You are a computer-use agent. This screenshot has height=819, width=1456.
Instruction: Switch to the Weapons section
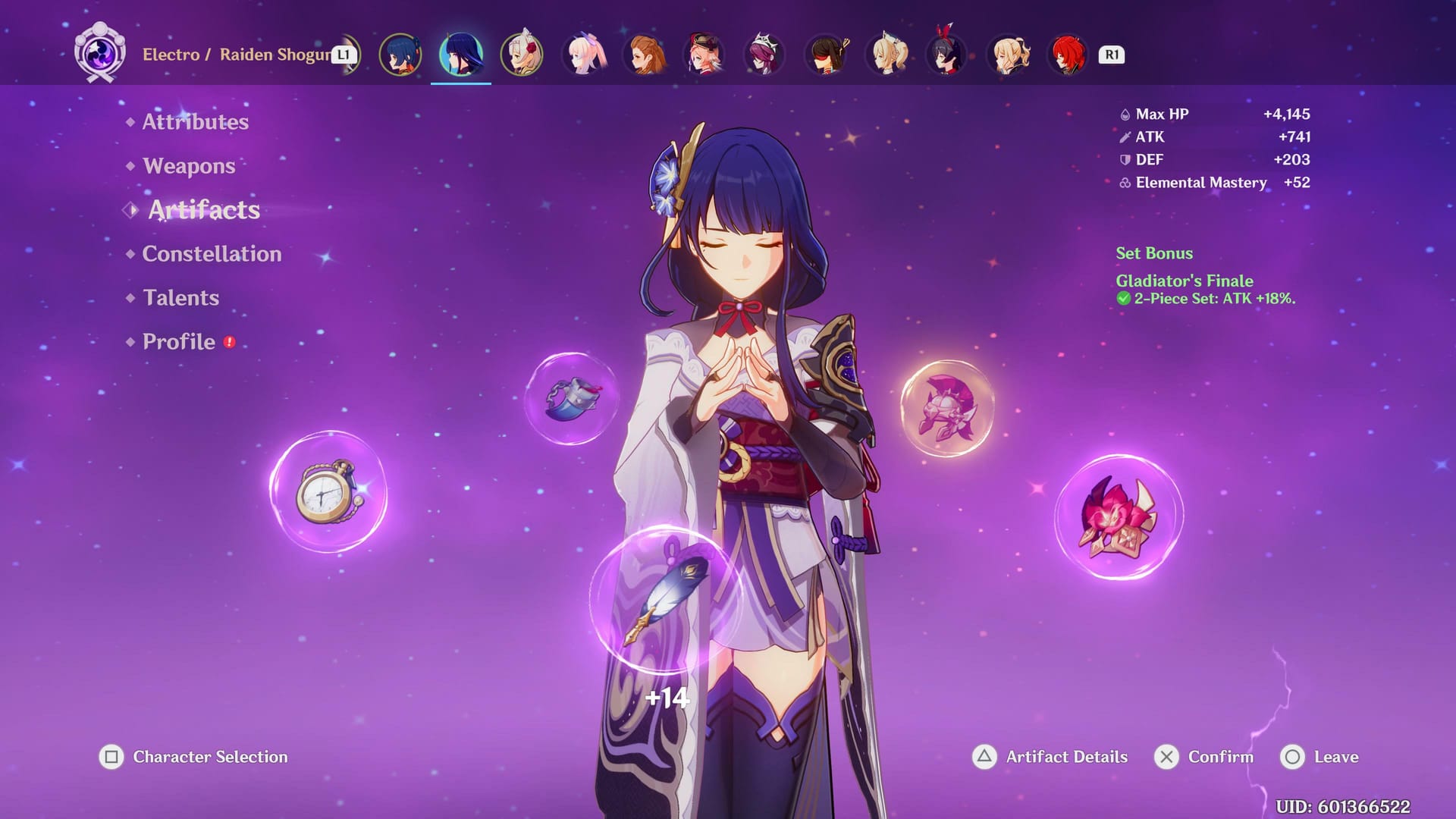pyautogui.click(x=187, y=165)
